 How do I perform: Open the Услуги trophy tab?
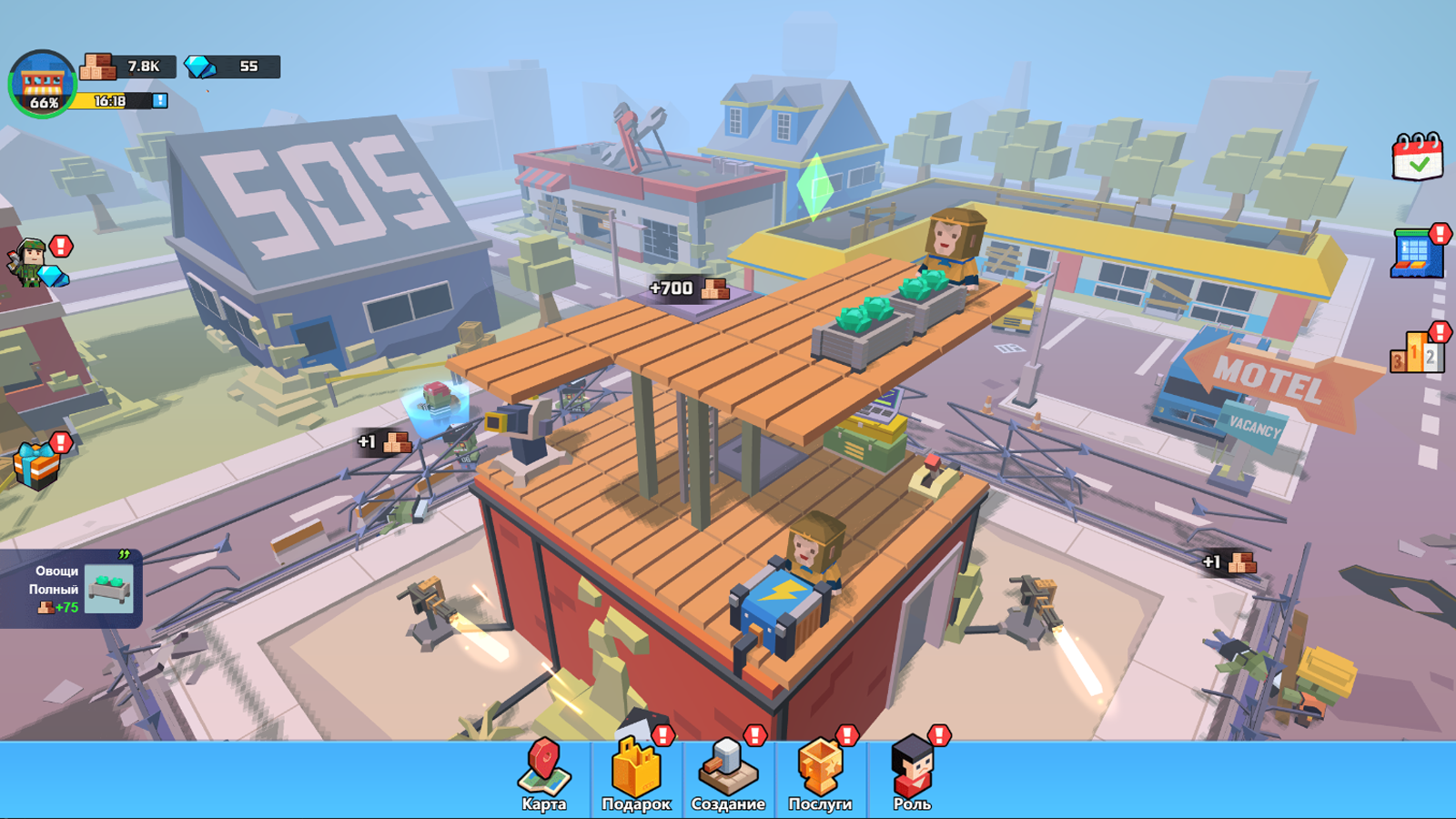(x=819, y=773)
